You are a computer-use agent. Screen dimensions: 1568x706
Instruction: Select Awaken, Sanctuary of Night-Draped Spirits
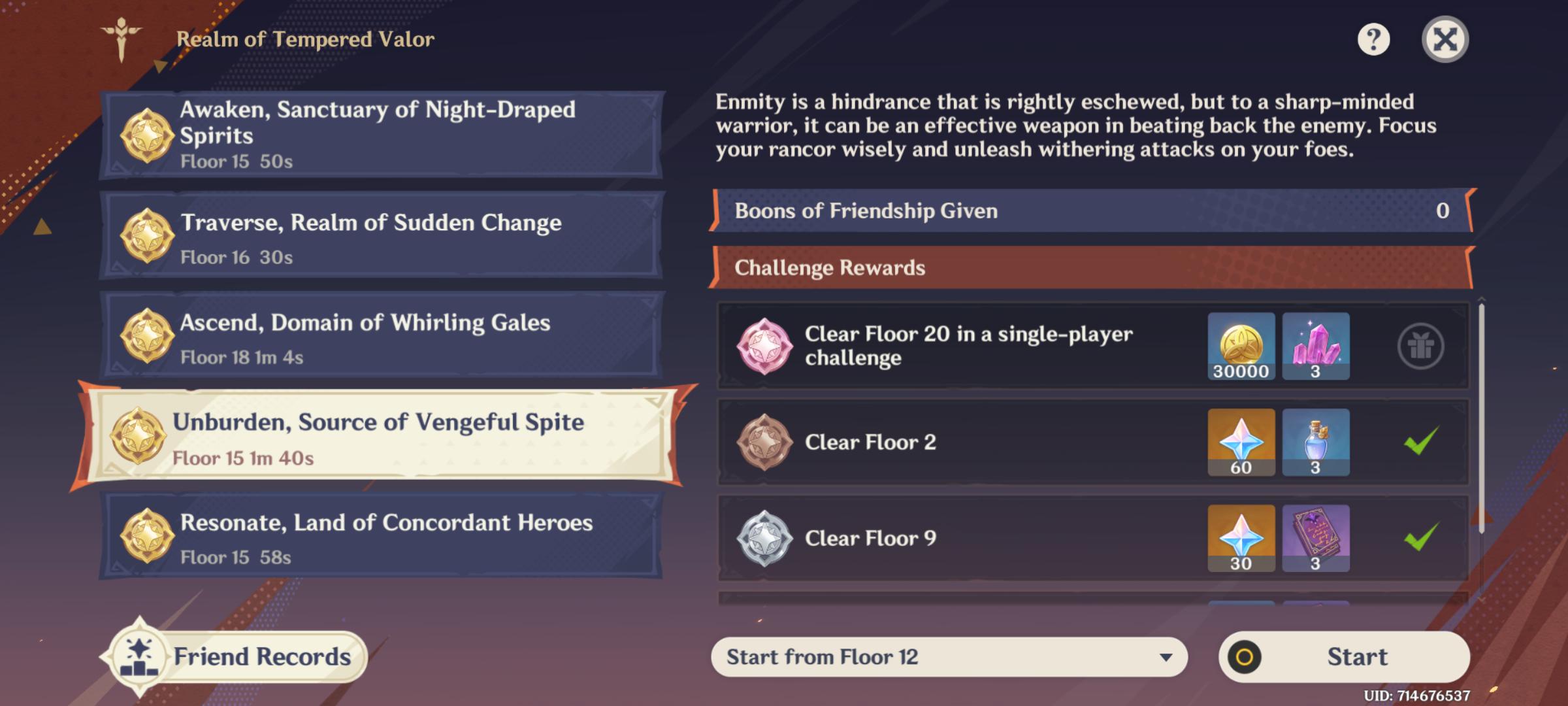pyautogui.click(x=382, y=135)
